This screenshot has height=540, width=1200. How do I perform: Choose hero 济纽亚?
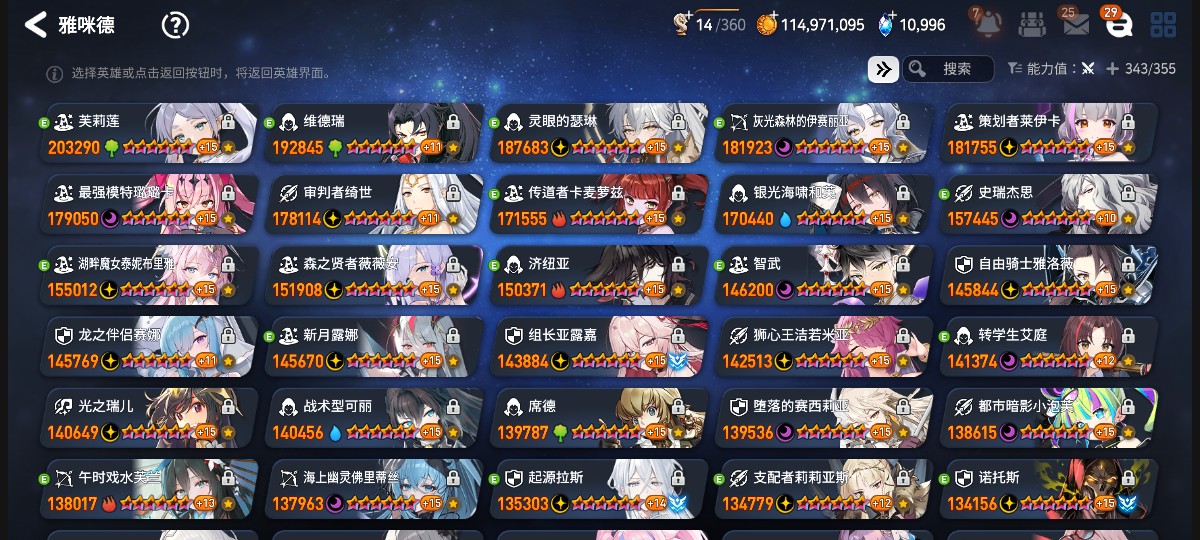[x=600, y=276]
